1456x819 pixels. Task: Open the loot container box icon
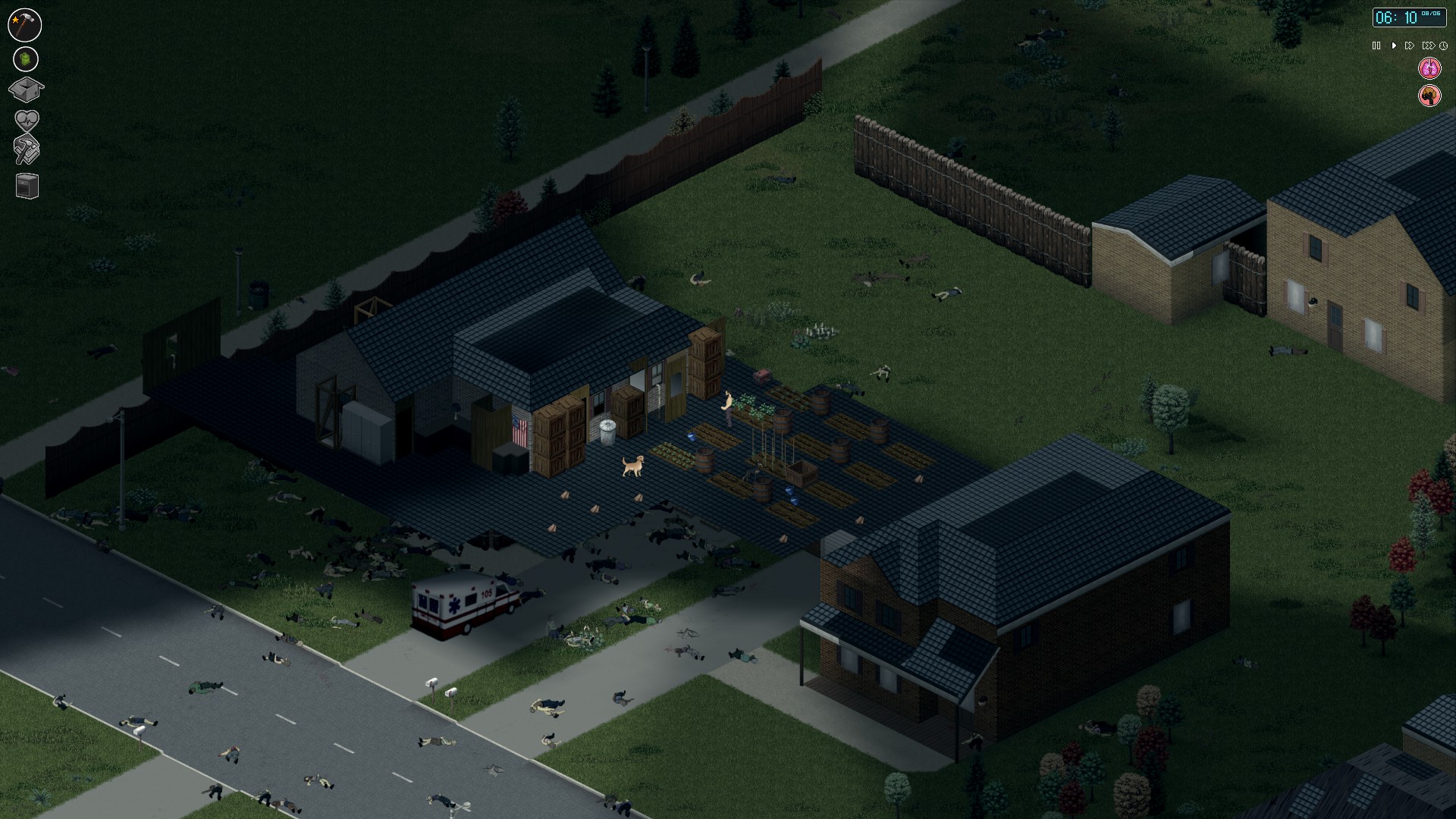point(25,89)
